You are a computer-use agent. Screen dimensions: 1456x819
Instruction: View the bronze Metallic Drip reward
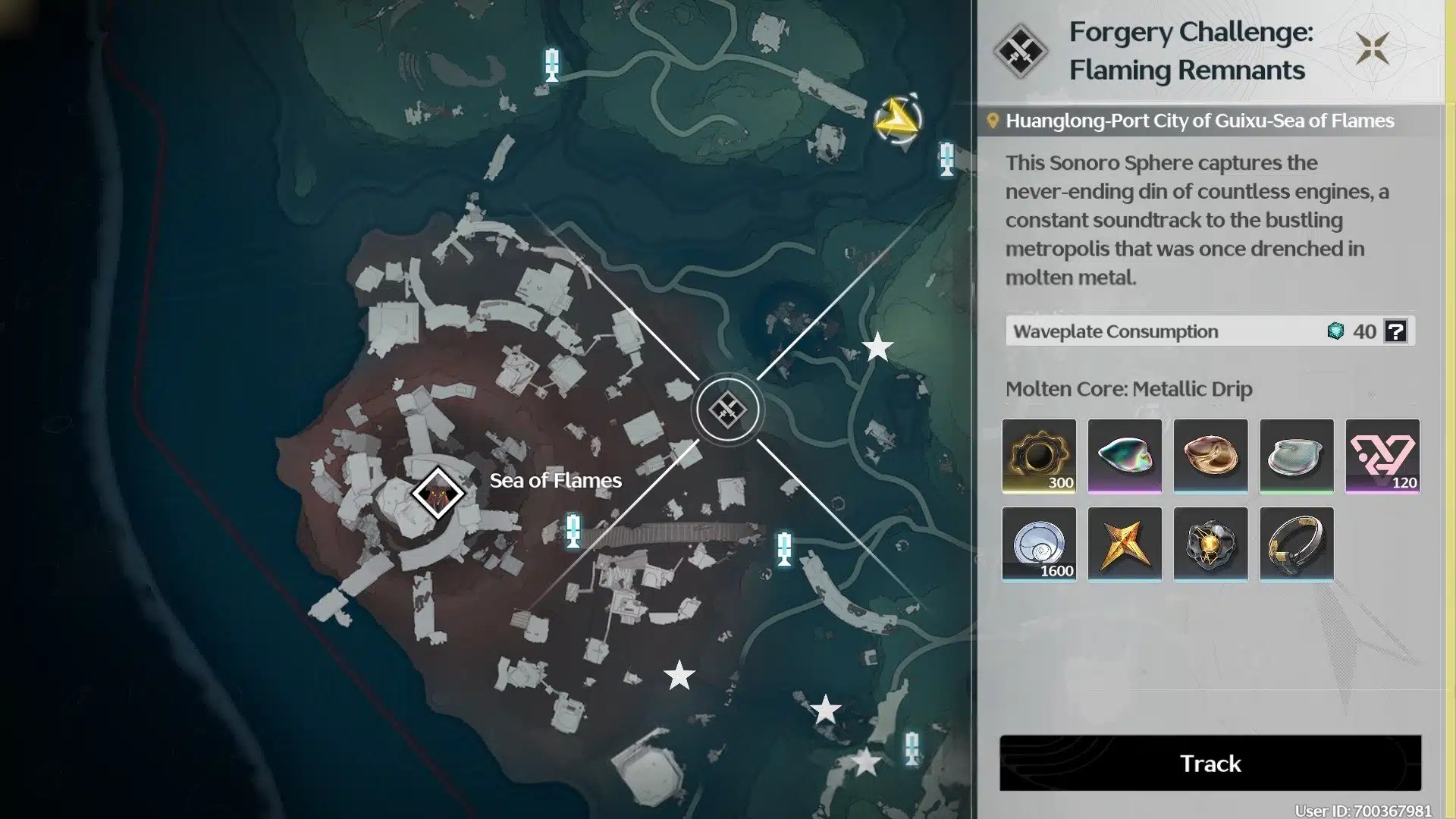(x=1210, y=456)
